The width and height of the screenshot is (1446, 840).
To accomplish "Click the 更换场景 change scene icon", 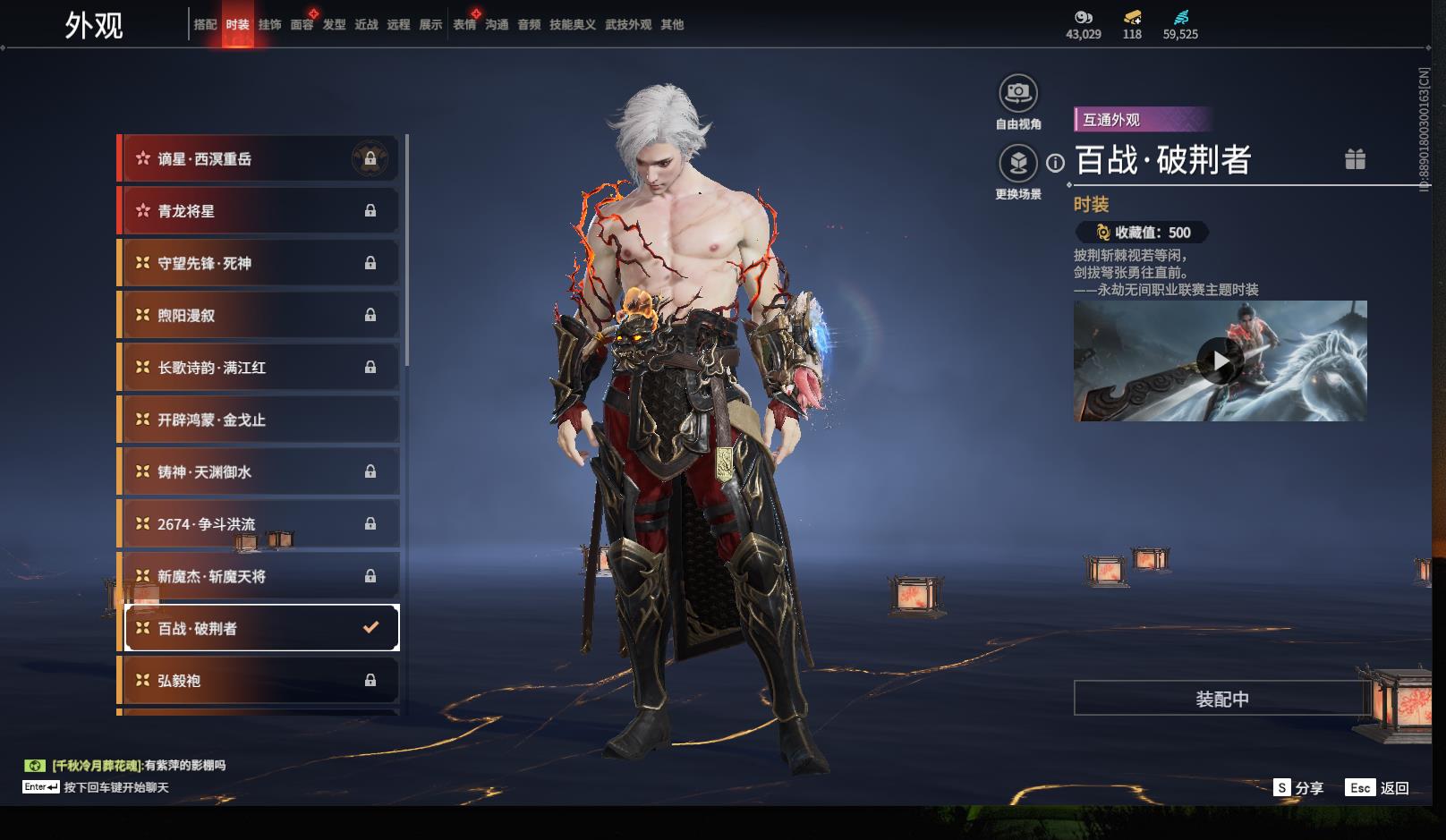I will pyautogui.click(x=1017, y=164).
